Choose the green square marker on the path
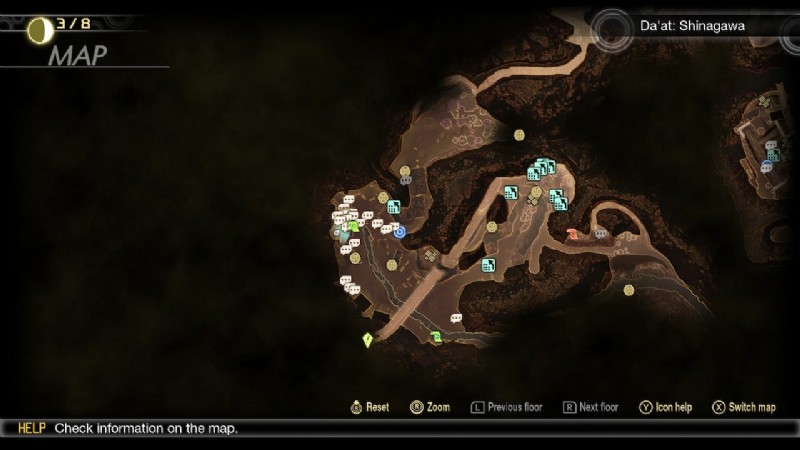Screen dimensions: 800x450 437,337
